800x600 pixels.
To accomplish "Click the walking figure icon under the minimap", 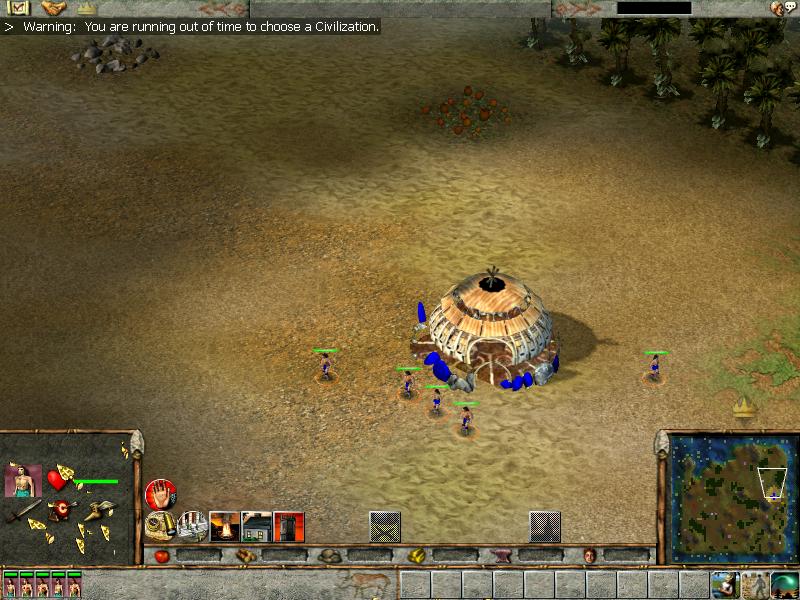I will 755,584.
